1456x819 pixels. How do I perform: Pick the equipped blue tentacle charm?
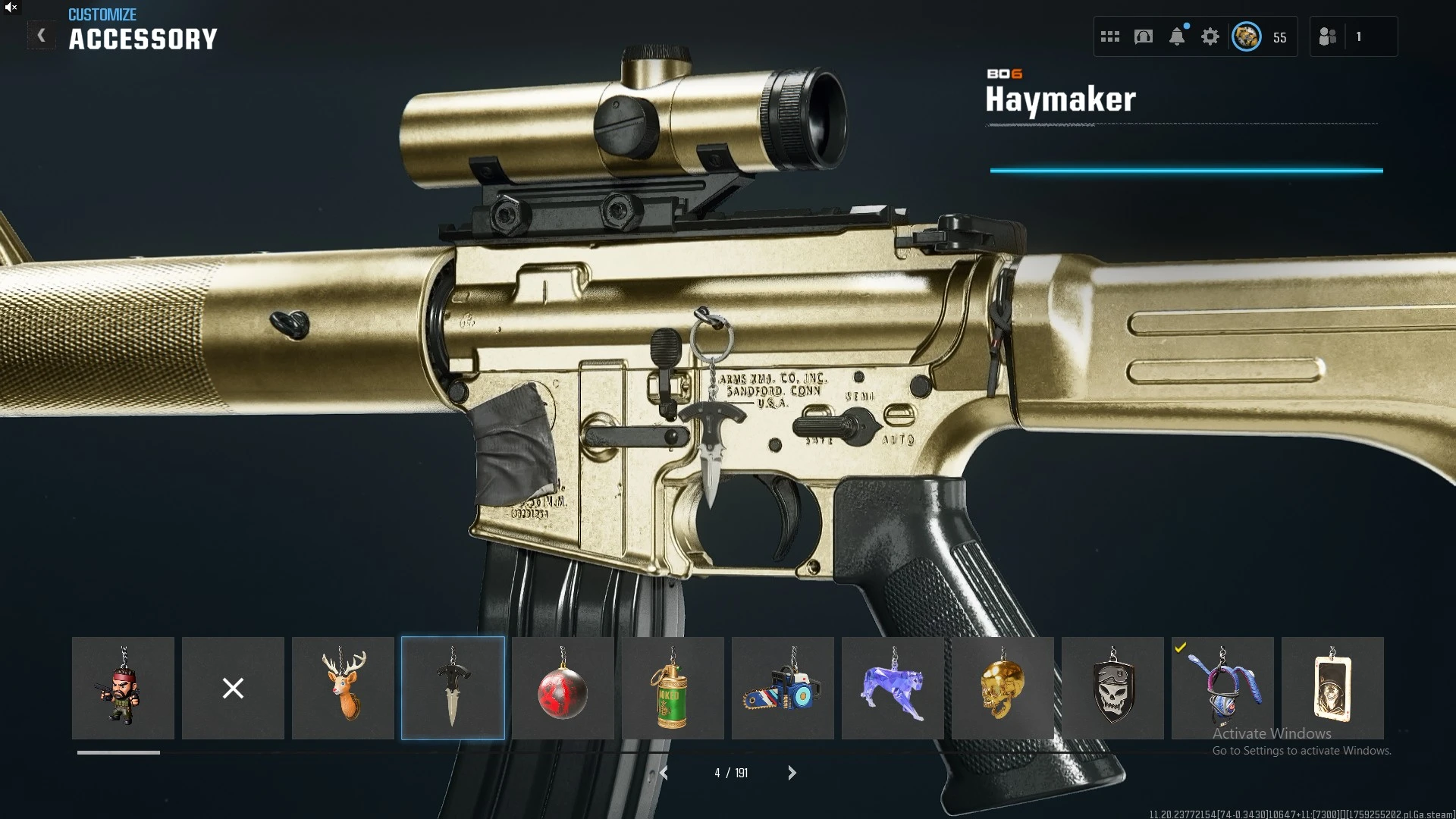click(1222, 688)
